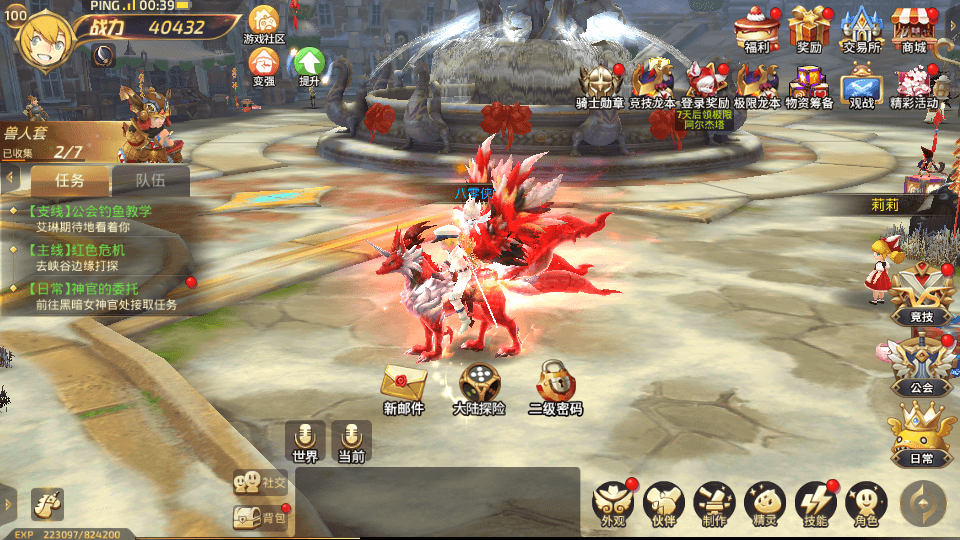Tap the 变强 get-stronger icon
The height and width of the screenshot is (540, 960).
(264, 65)
